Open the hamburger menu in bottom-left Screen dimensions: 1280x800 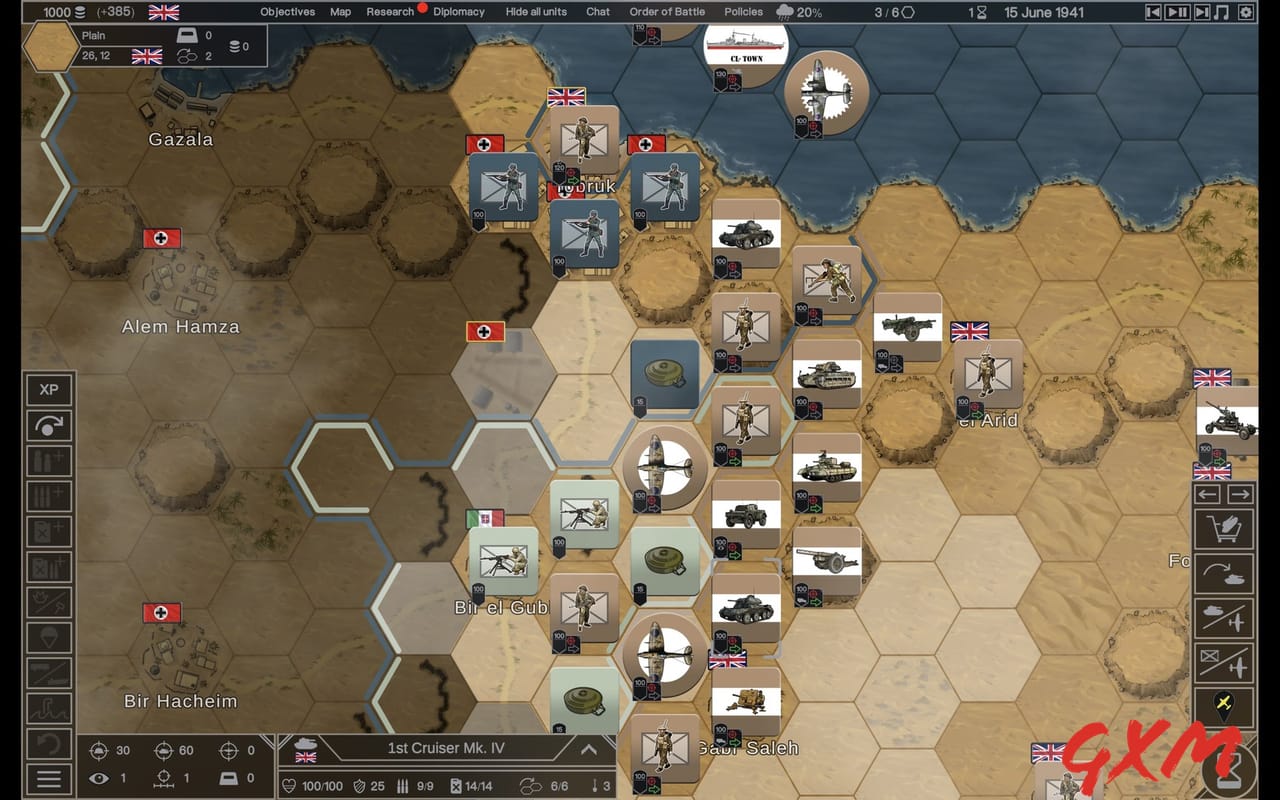tap(49, 778)
